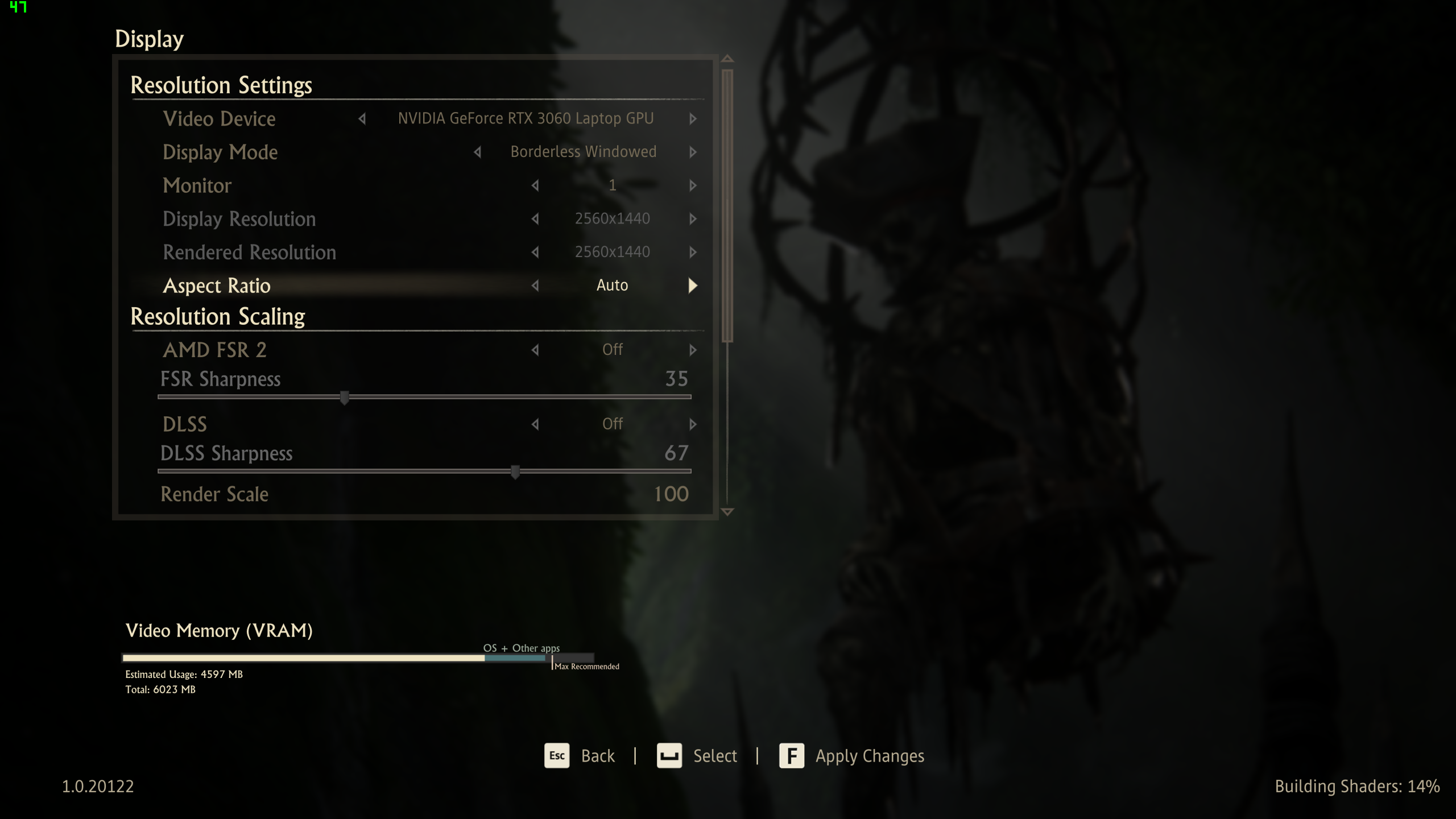Select the Display Resolution setting label

click(239, 219)
